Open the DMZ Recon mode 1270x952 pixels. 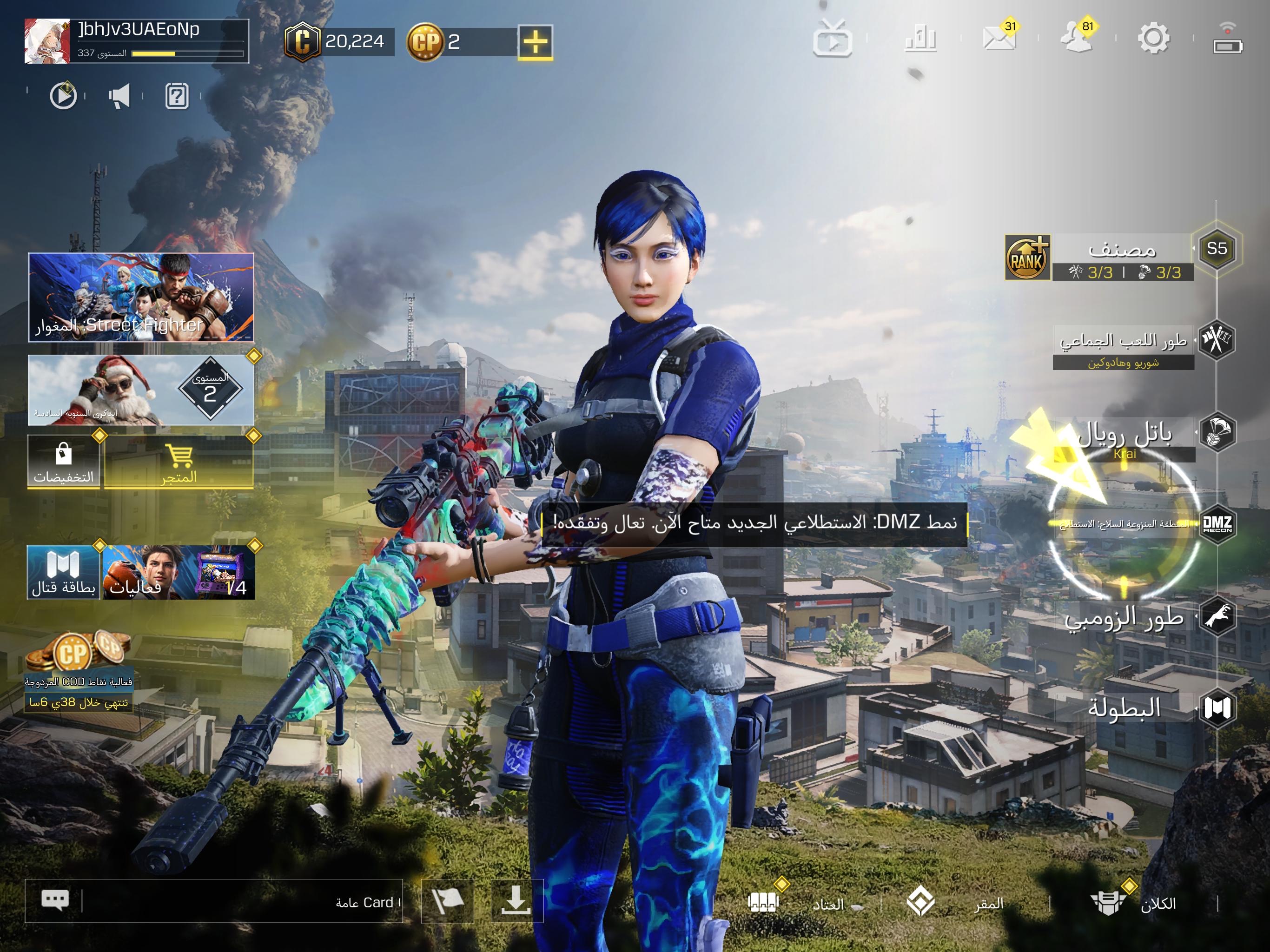1216,524
